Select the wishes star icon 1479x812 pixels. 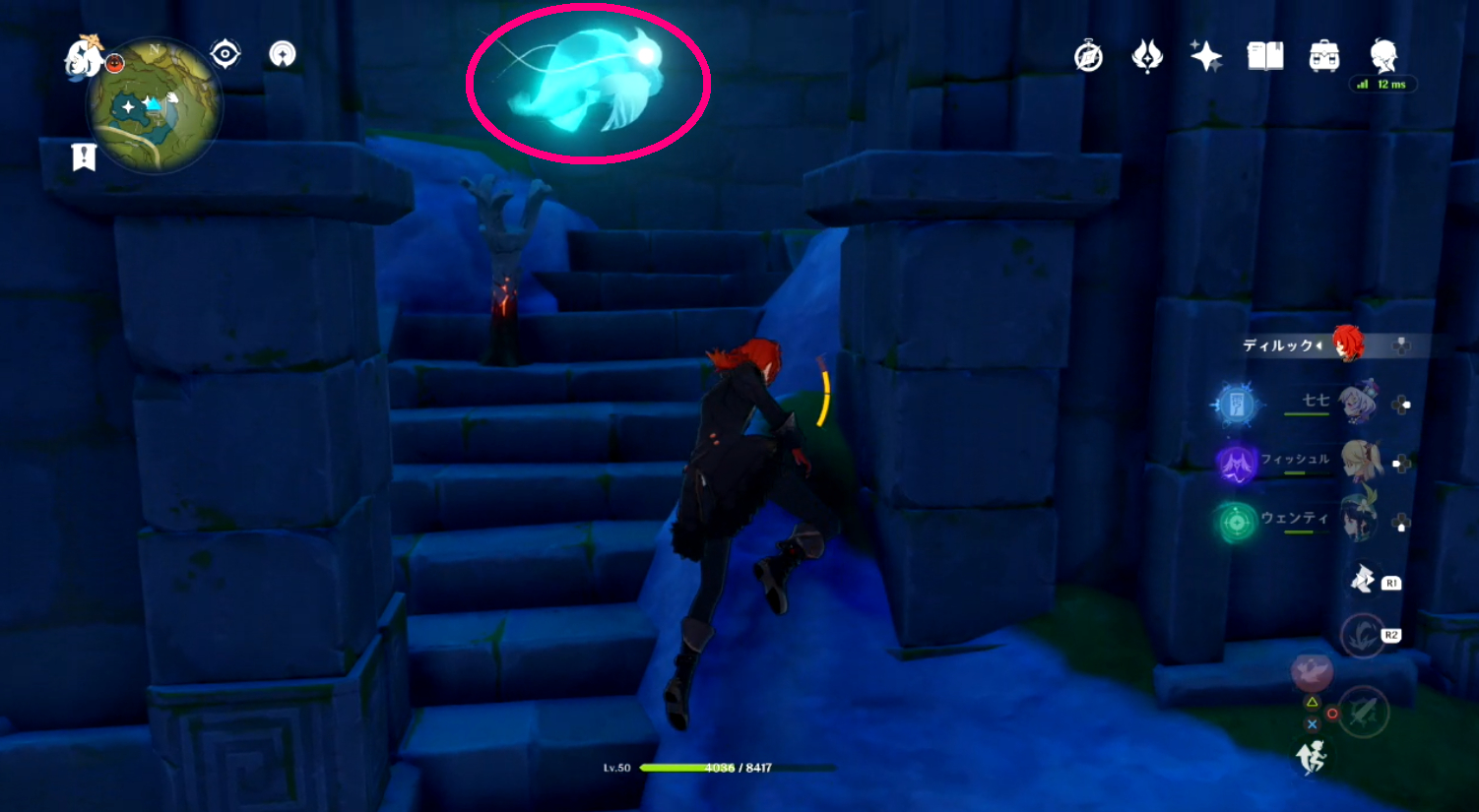point(1205,58)
